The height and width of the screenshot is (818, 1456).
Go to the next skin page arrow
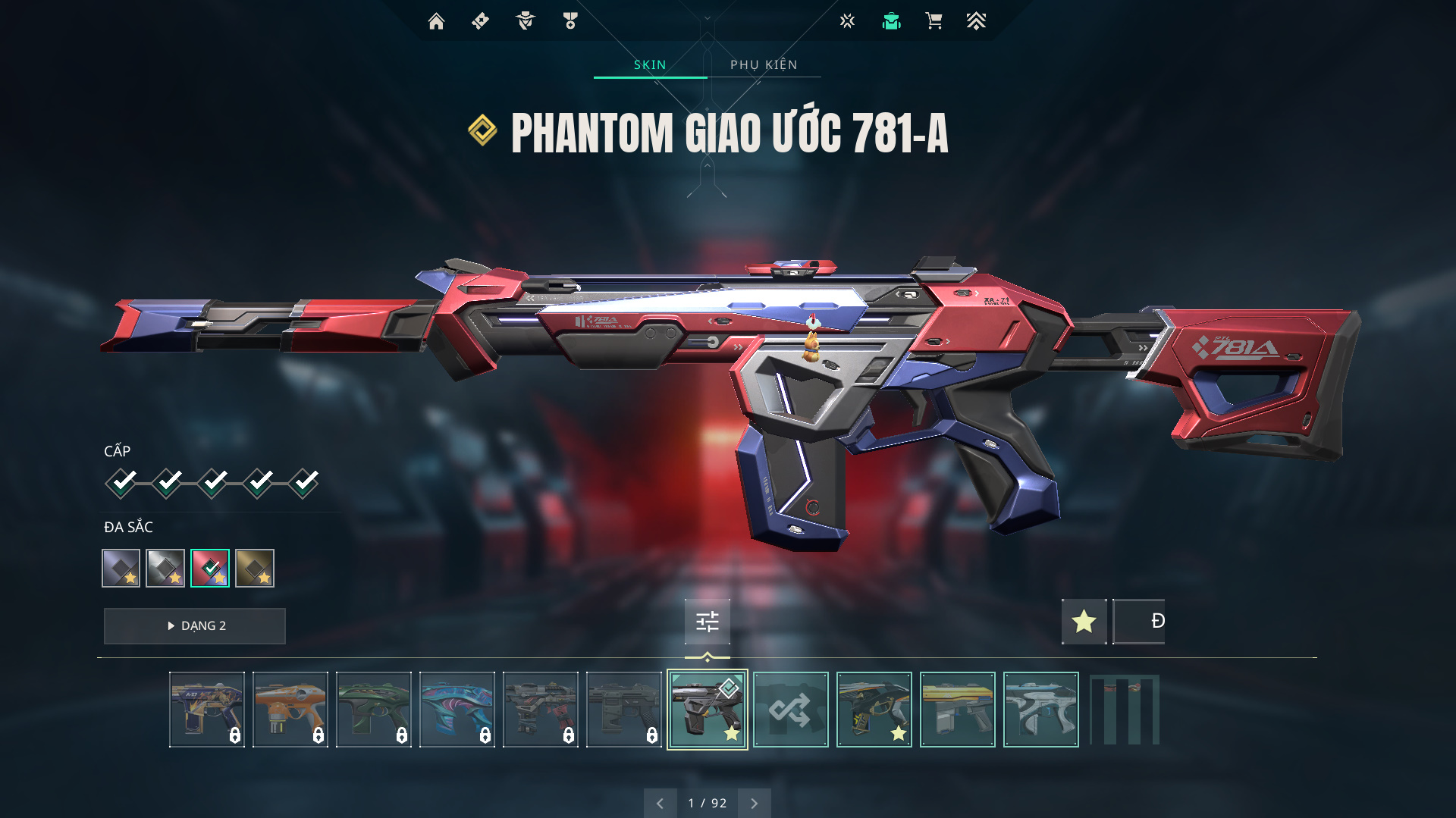coord(754,804)
